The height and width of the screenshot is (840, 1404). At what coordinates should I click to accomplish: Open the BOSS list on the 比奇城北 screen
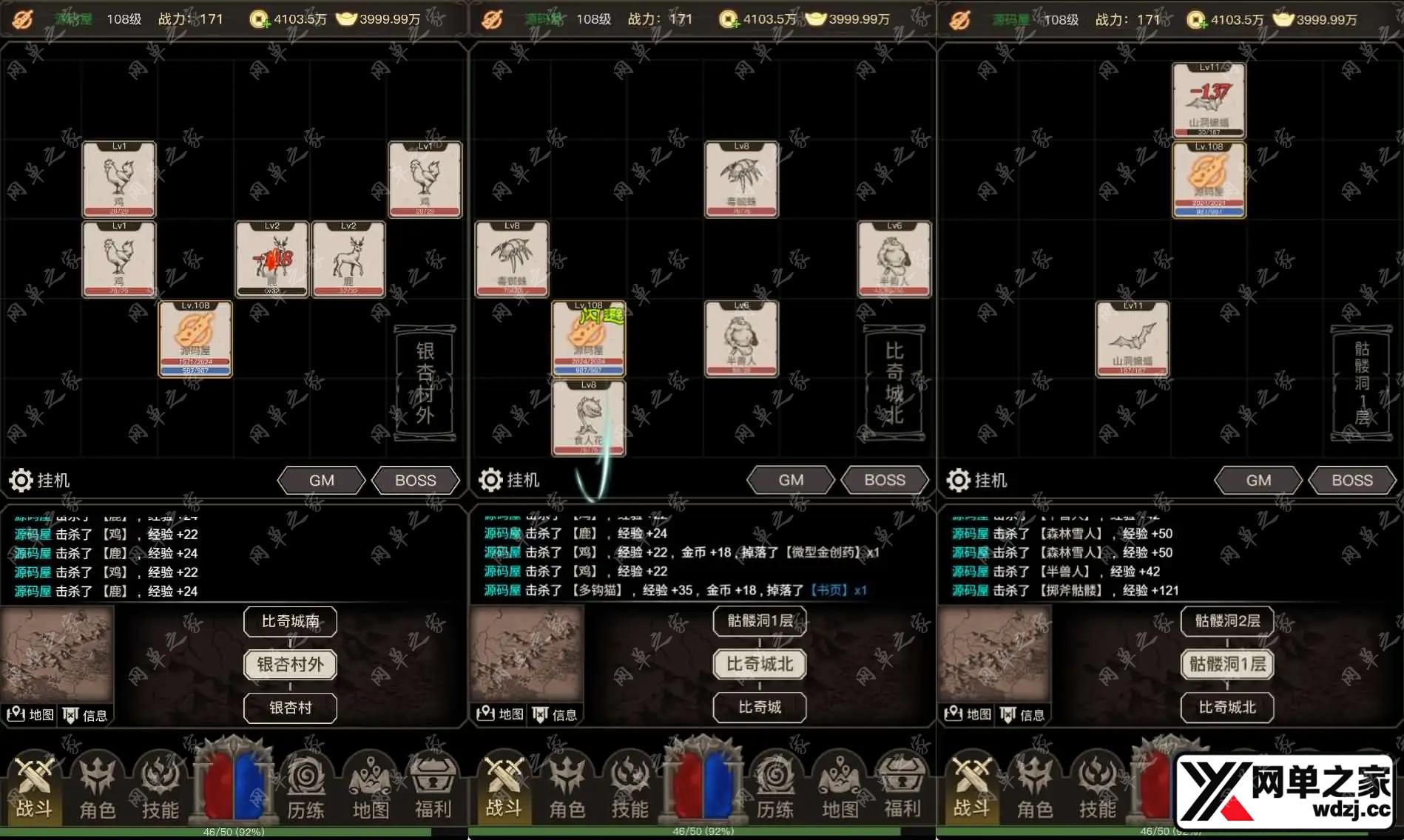pos(885,481)
